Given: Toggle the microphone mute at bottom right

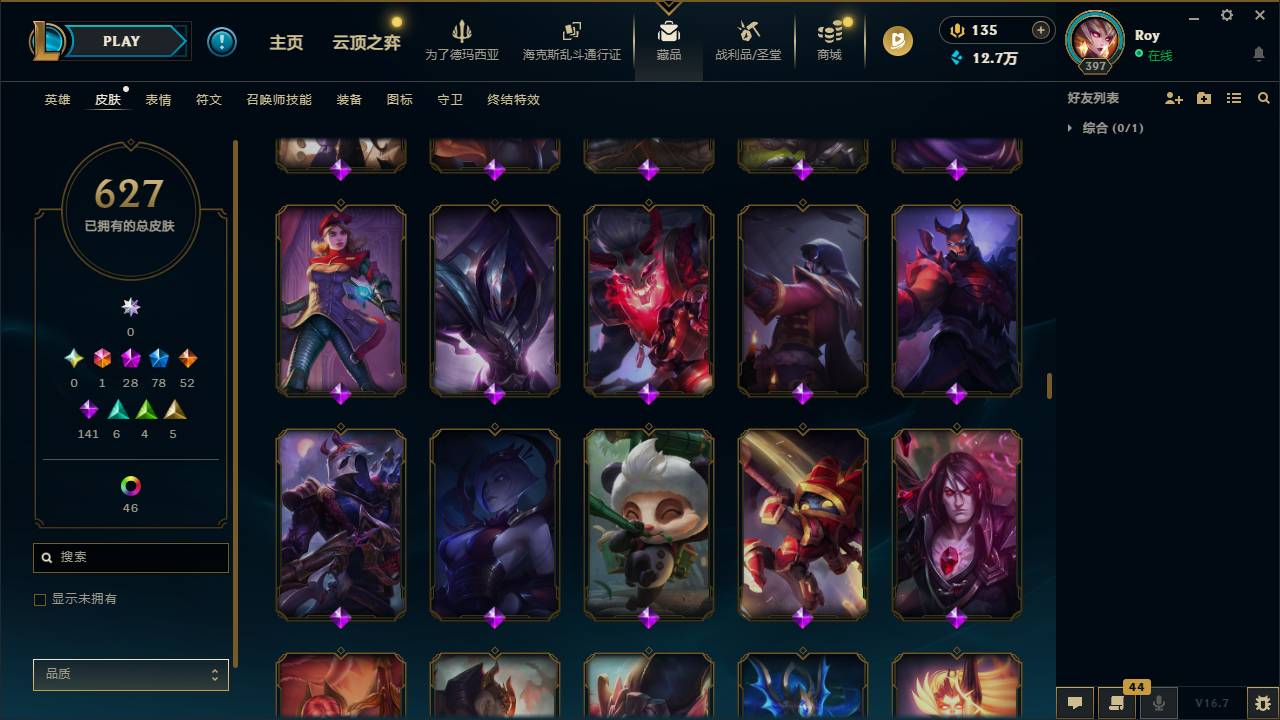Looking at the screenshot, I should [1159, 703].
